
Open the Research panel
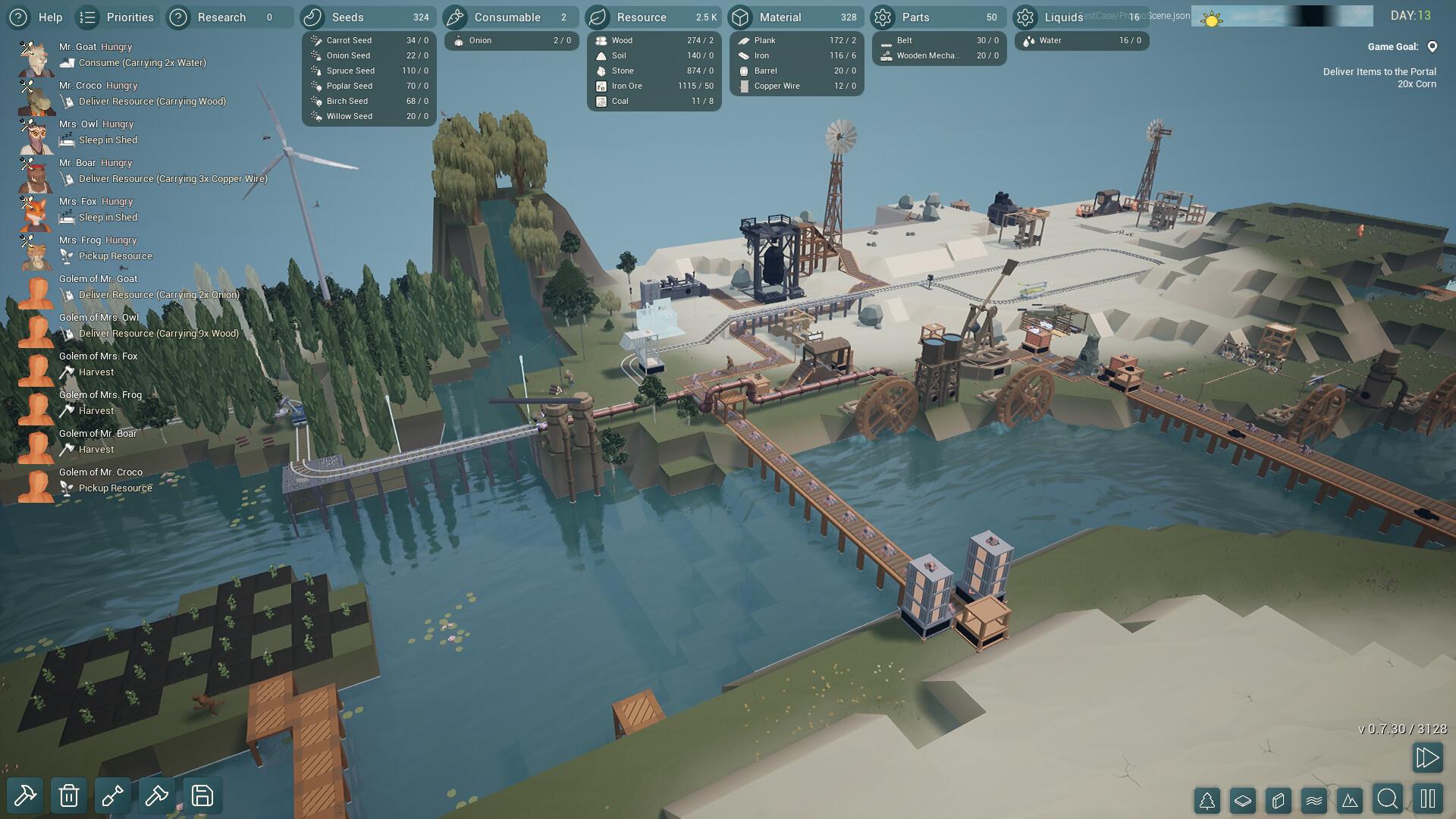pos(221,17)
